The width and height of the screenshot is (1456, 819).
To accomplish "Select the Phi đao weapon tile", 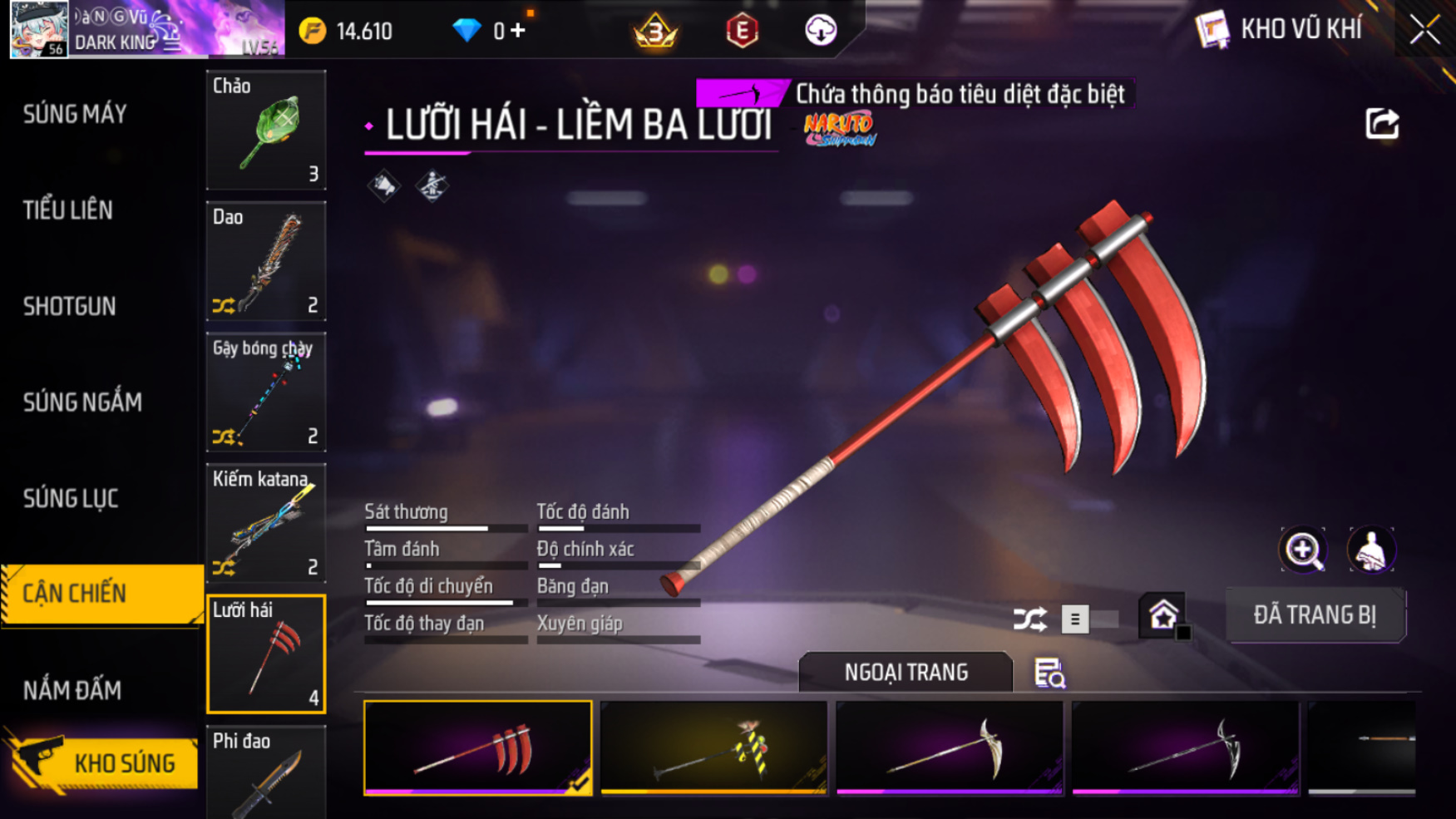I will 266,773.
